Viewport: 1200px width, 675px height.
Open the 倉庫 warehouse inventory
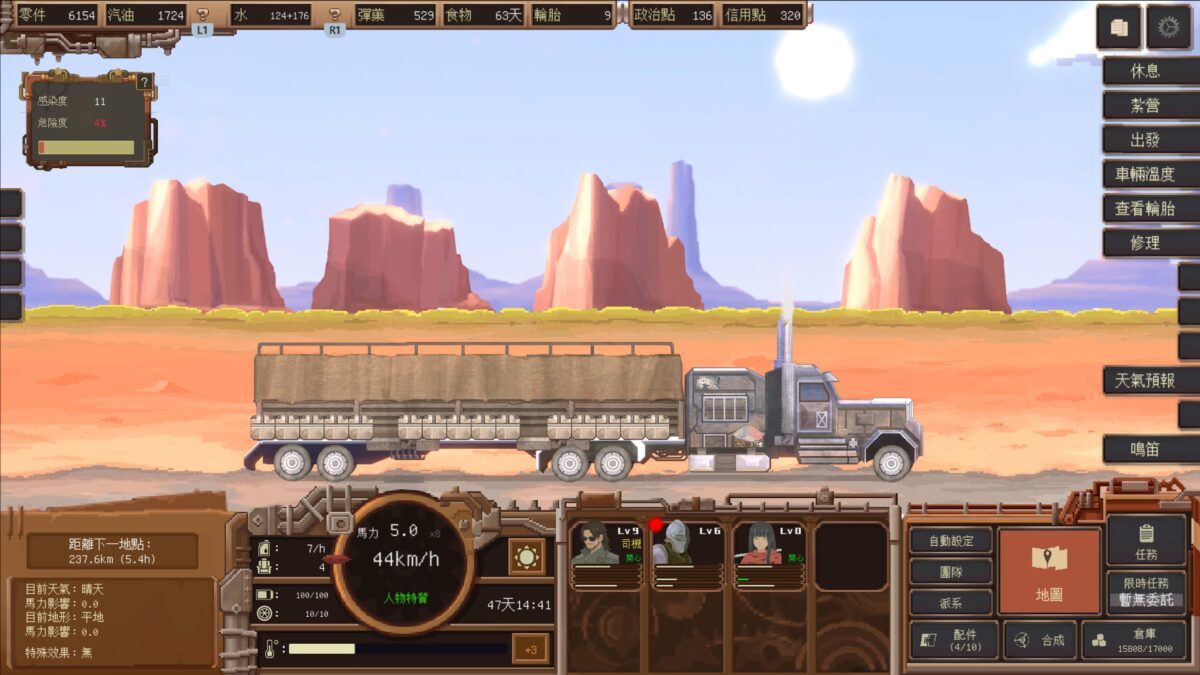1133,640
